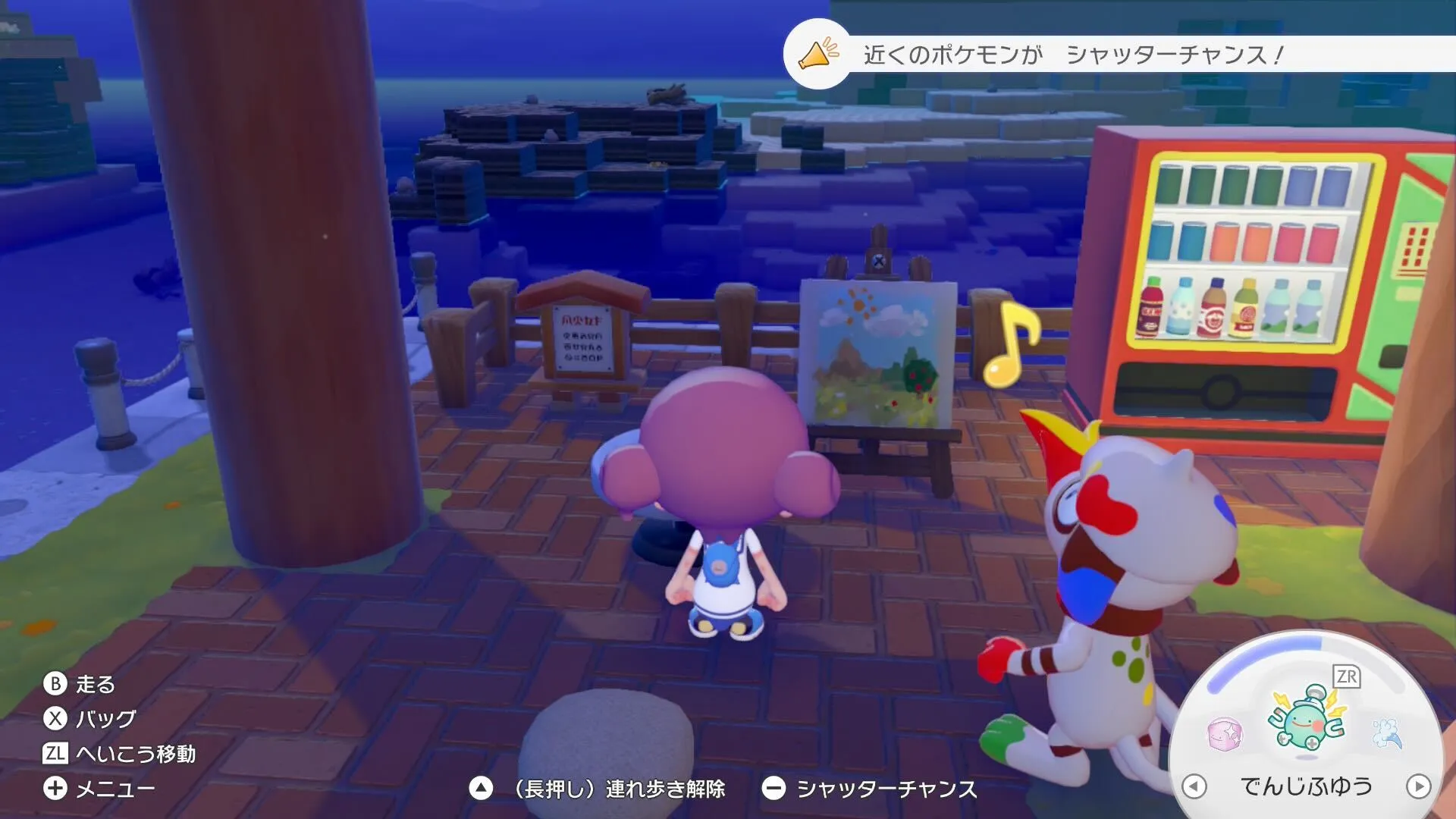
Task: Click the music note above Smeargle
Action: [x=1015, y=344]
